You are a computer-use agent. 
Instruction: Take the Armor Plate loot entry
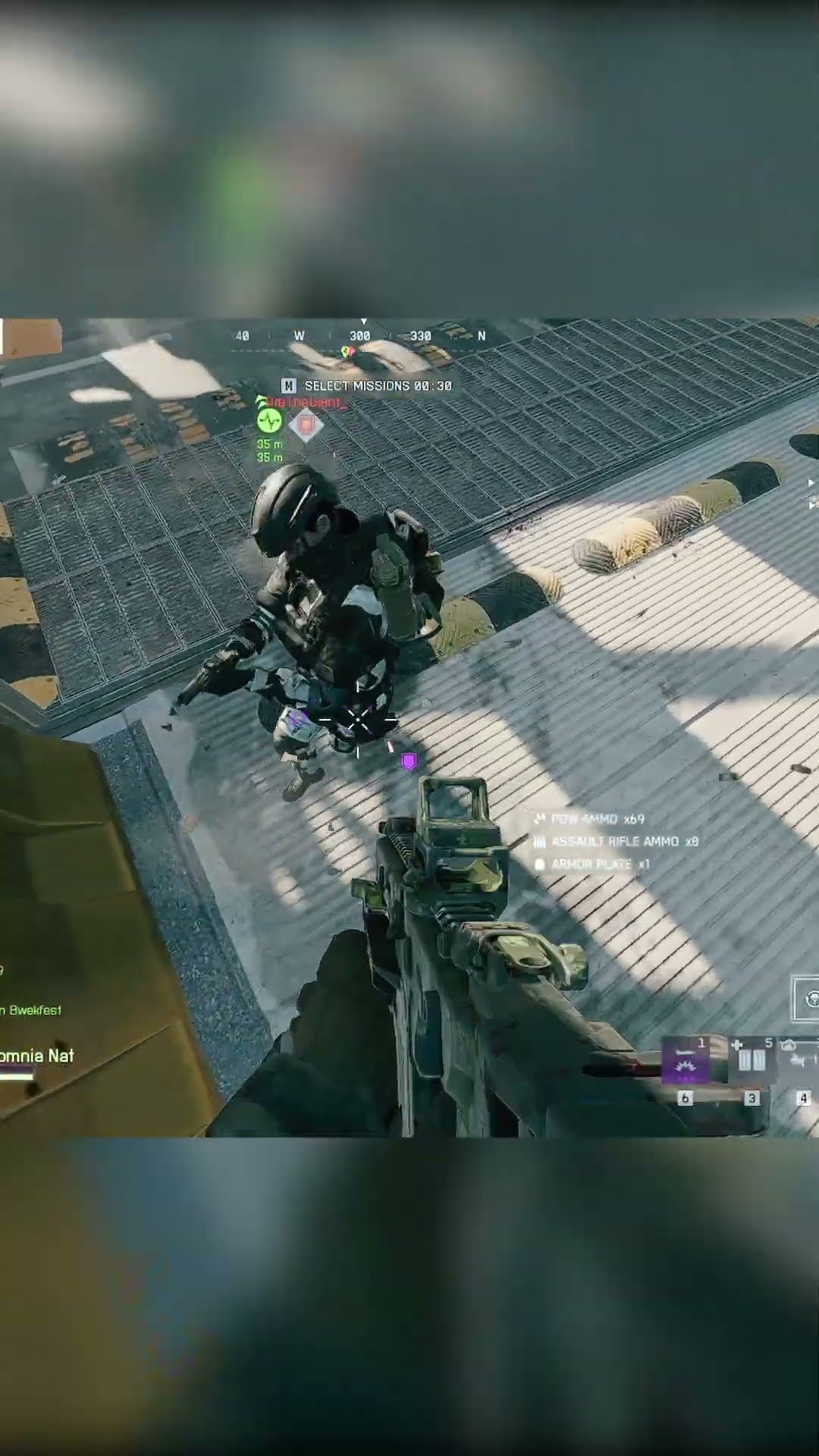tap(592, 864)
